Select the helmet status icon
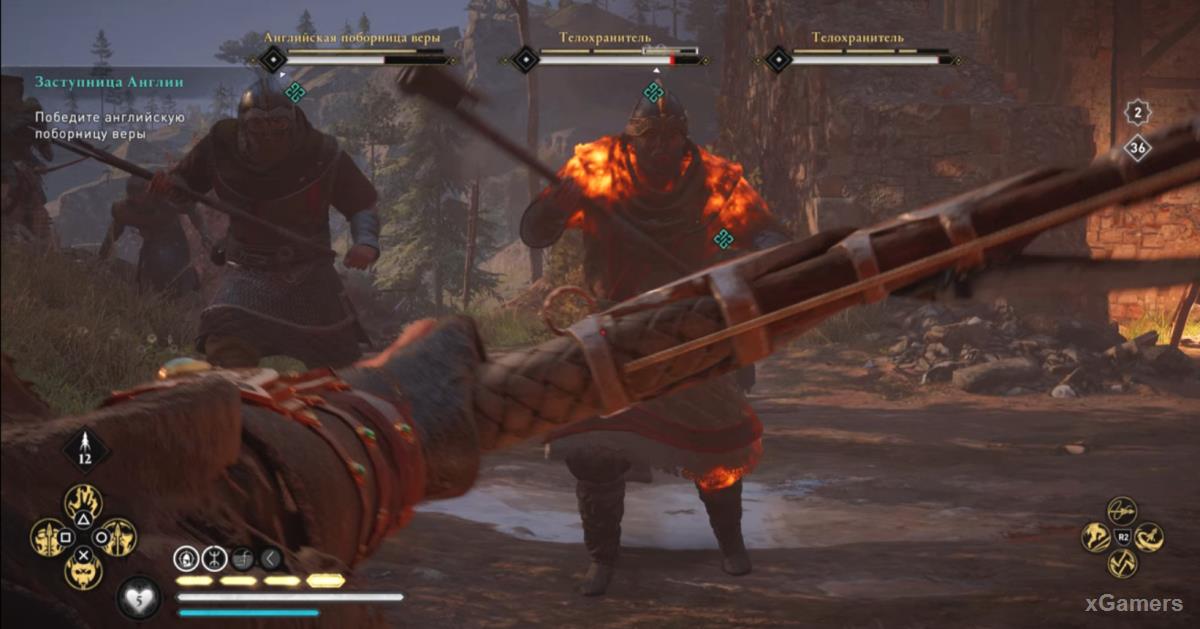The image size is (1200, 629). click(187, 558)
